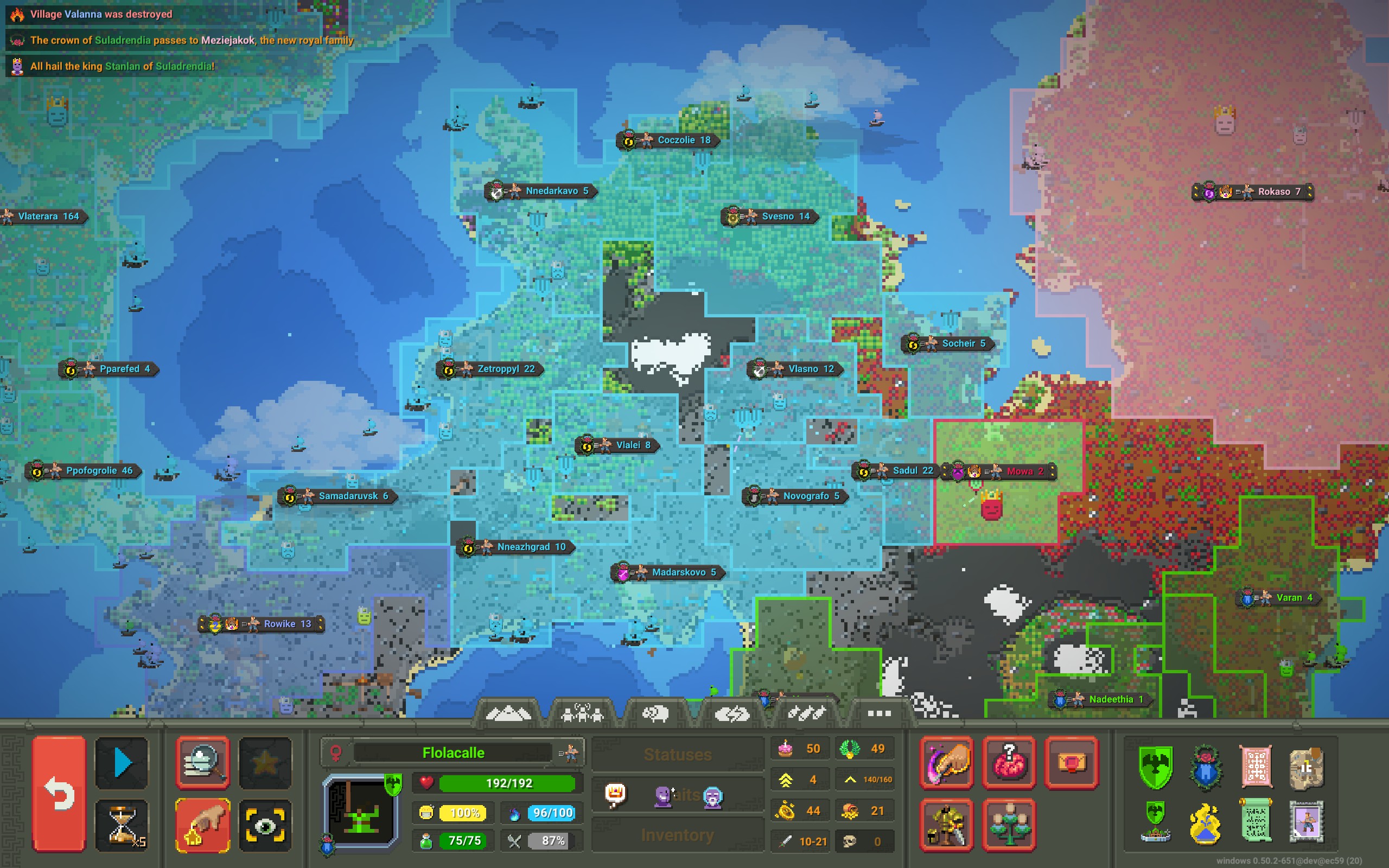This screenshot has height=868, width=1389.
Task: Enable camera follow with the eye icon
Action: (266, 826)
